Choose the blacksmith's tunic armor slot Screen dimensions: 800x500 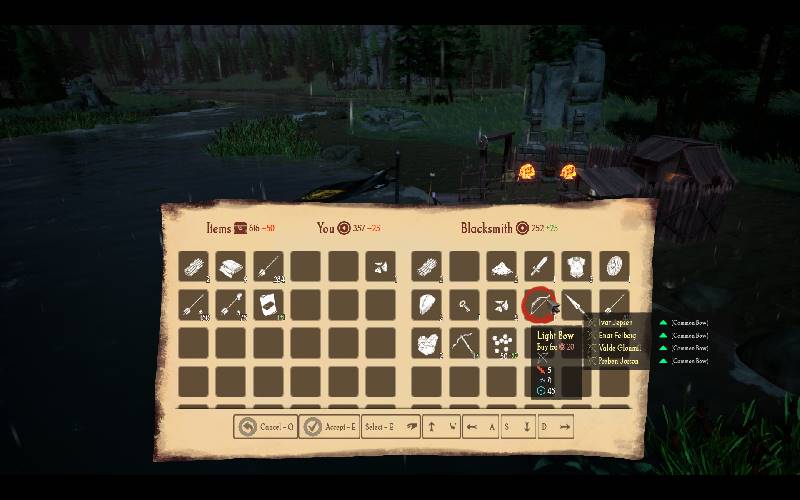(577, 267)
